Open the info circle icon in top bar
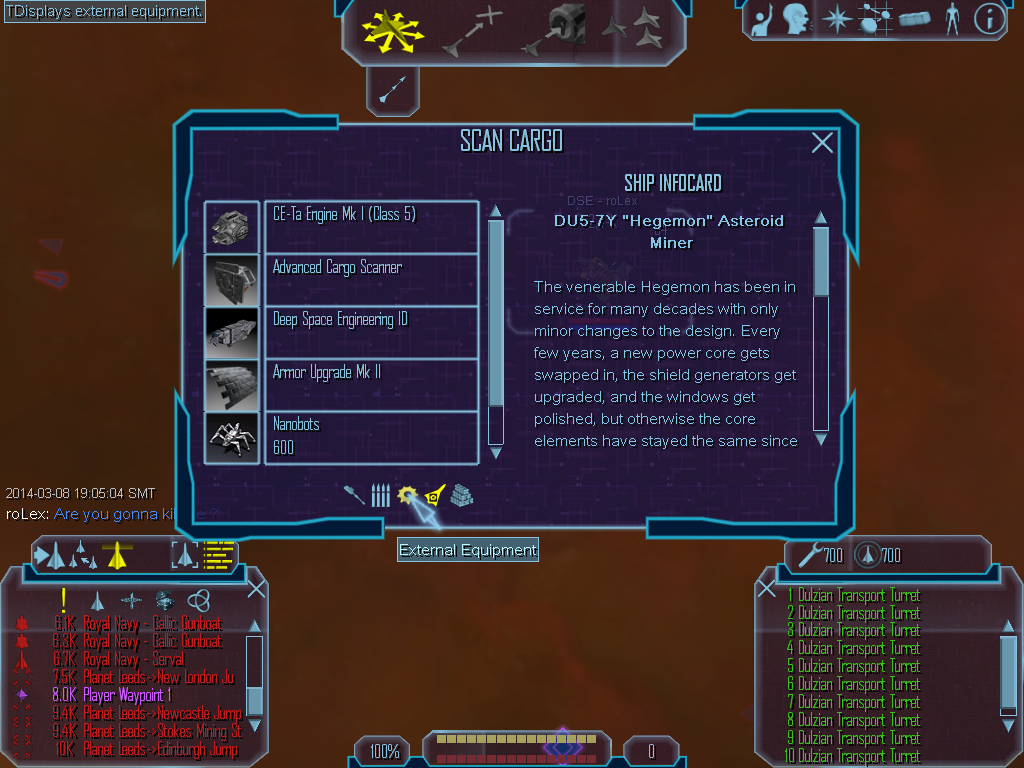 tap(989, 19)
